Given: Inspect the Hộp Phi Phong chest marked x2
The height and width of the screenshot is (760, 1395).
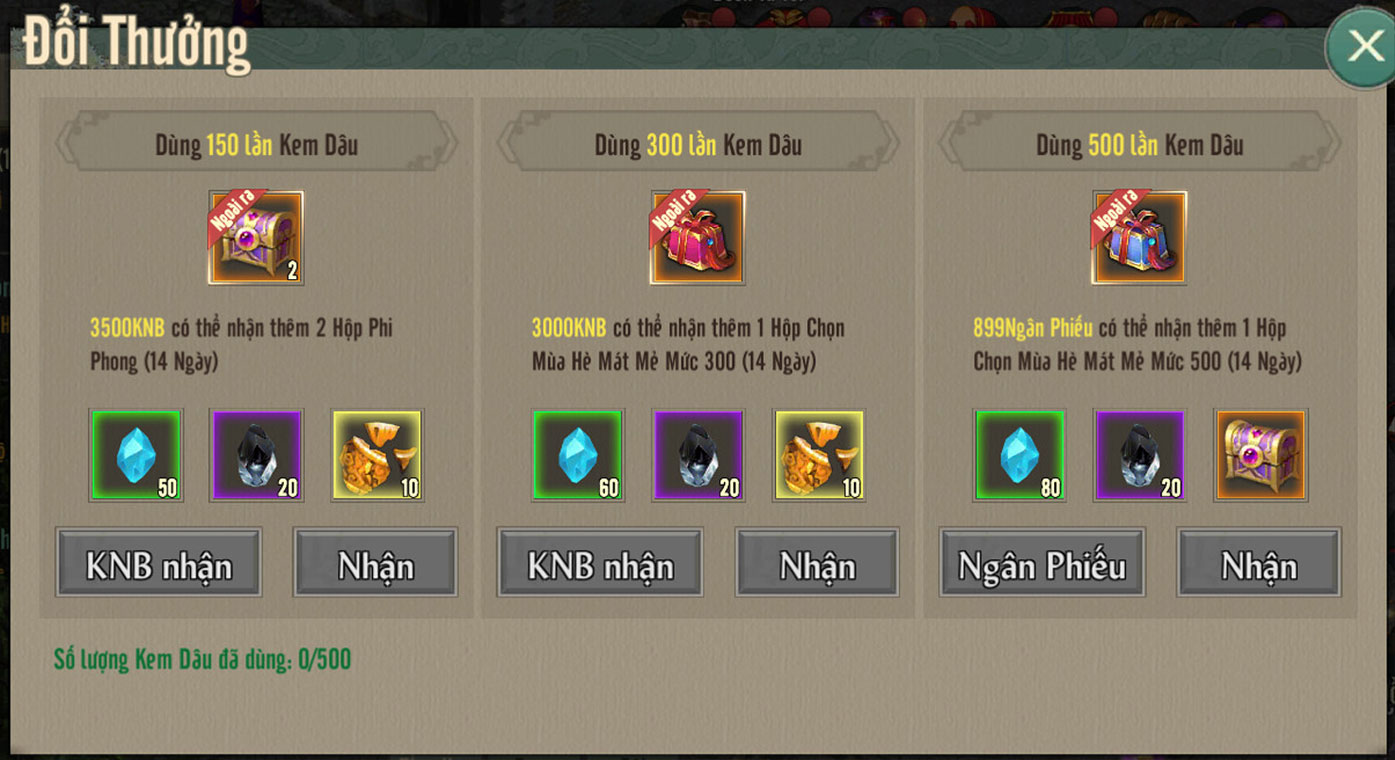Looking at the screenshot, I should [256, 238].
